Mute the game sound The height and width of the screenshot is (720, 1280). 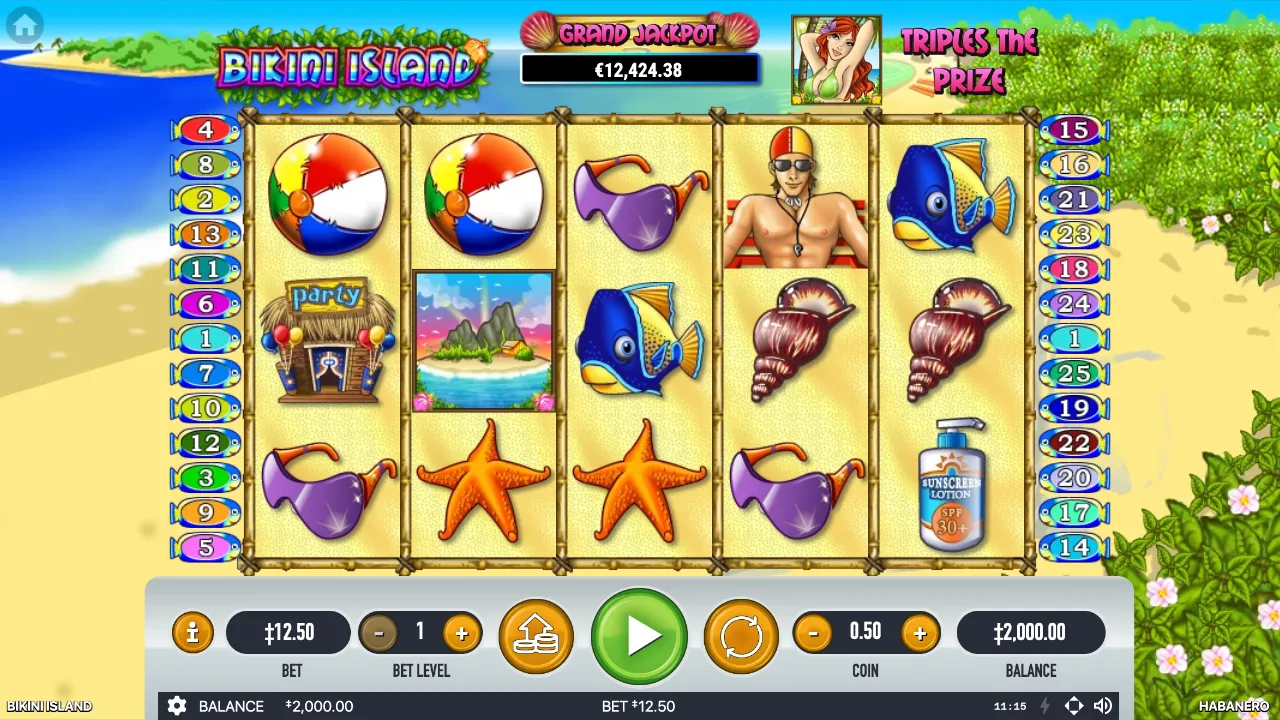click(1103, 706)
